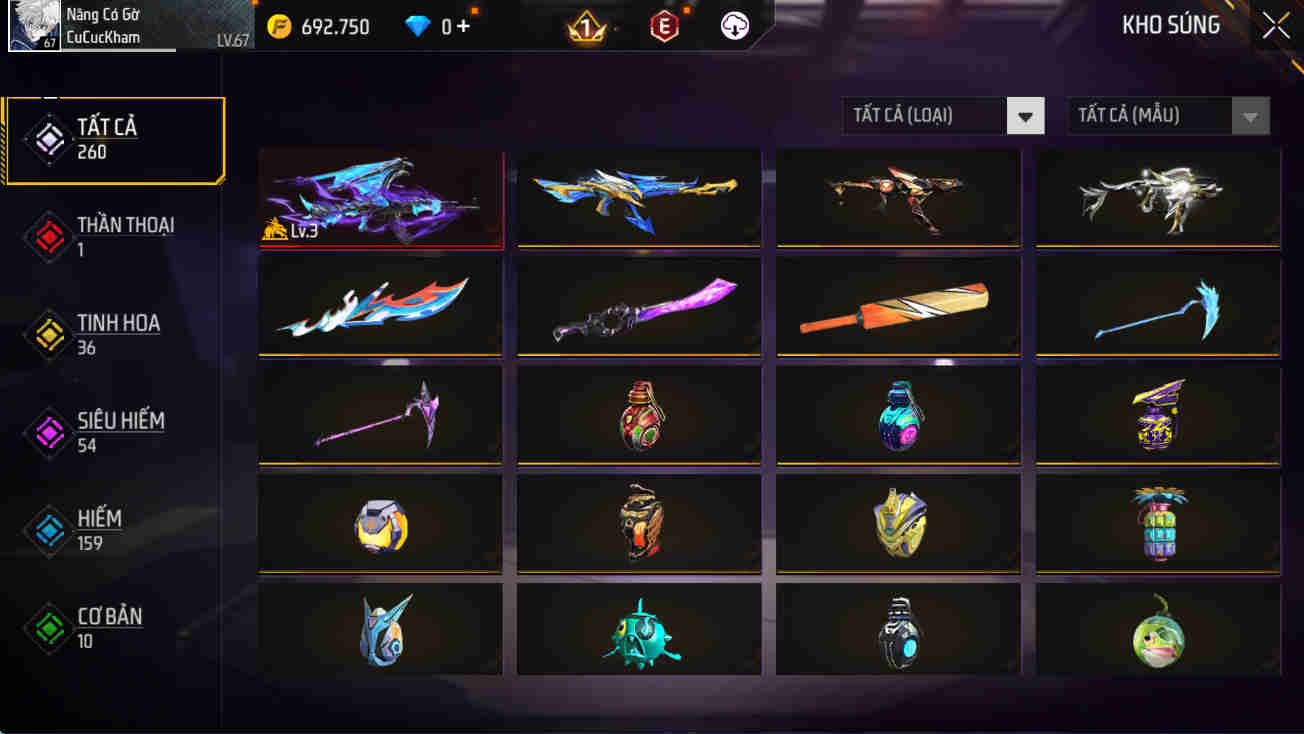This screenshot has width=1304, height=734.
Task: Select the watermelon grenade skin
Action: [1156, 633]
